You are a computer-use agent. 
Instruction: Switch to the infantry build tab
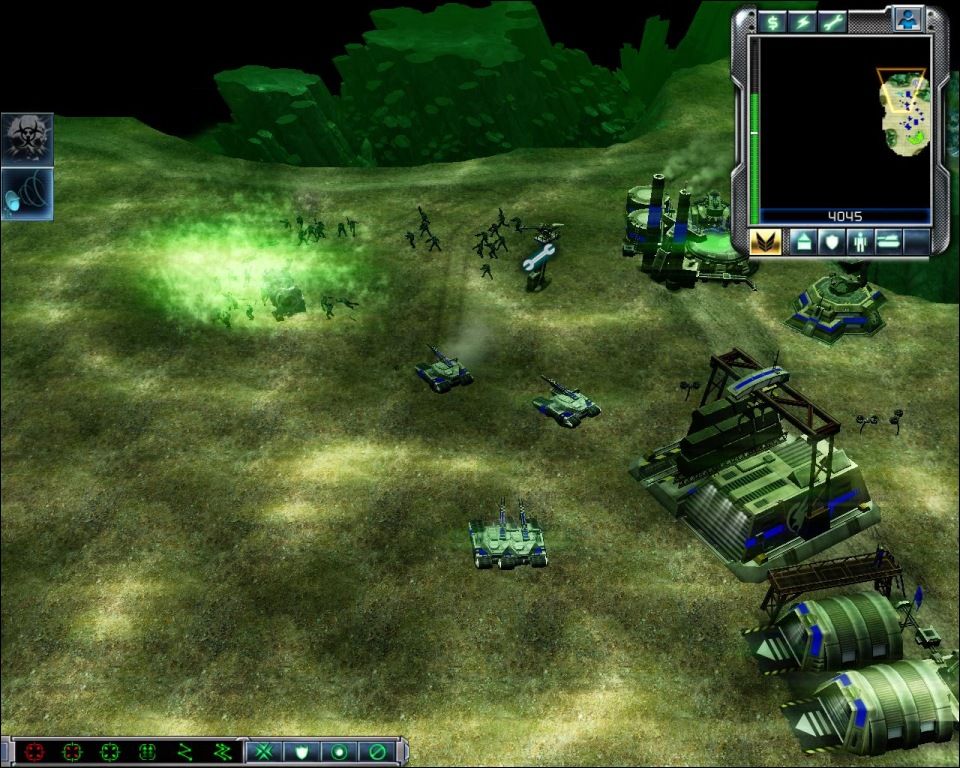(858, 242)
